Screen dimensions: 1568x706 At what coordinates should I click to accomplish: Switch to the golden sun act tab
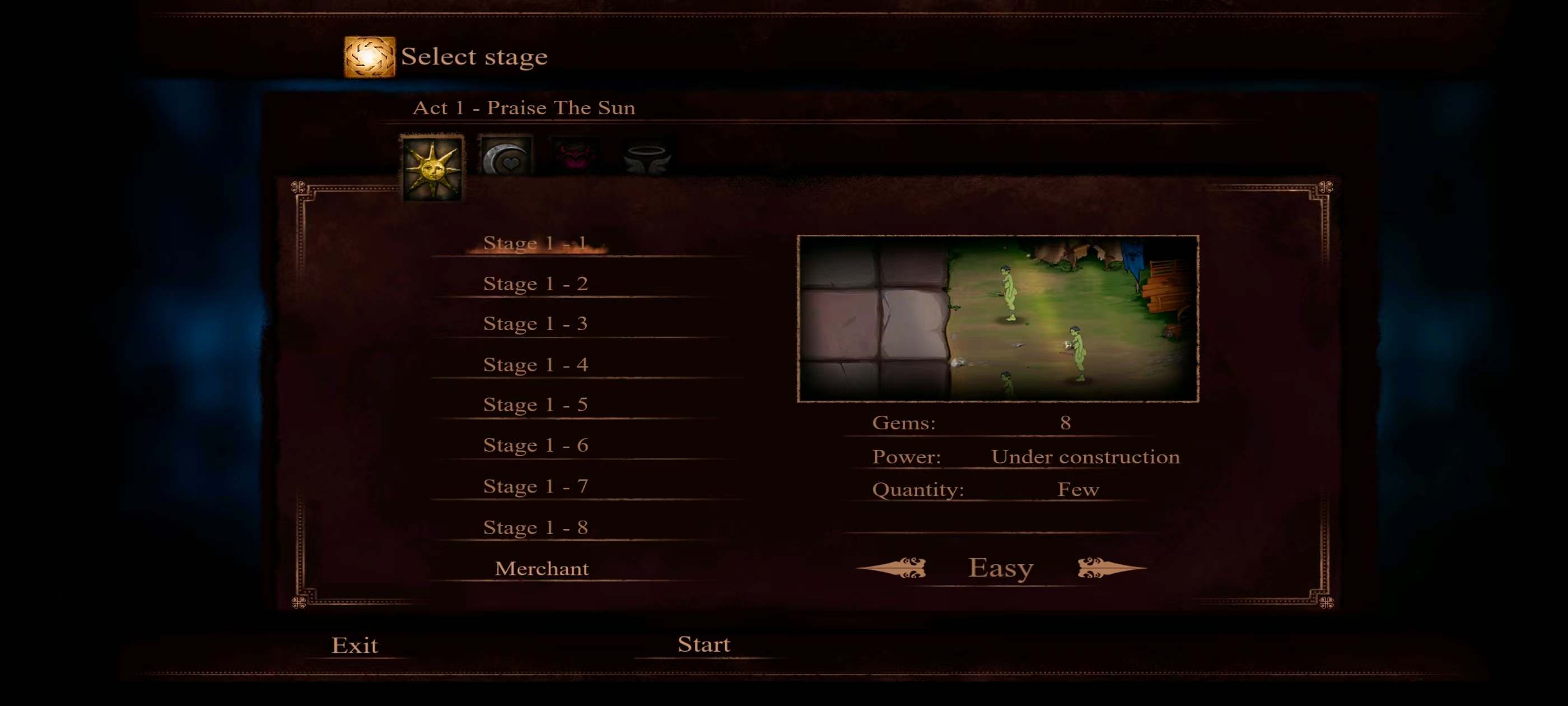tap(432, 169)
